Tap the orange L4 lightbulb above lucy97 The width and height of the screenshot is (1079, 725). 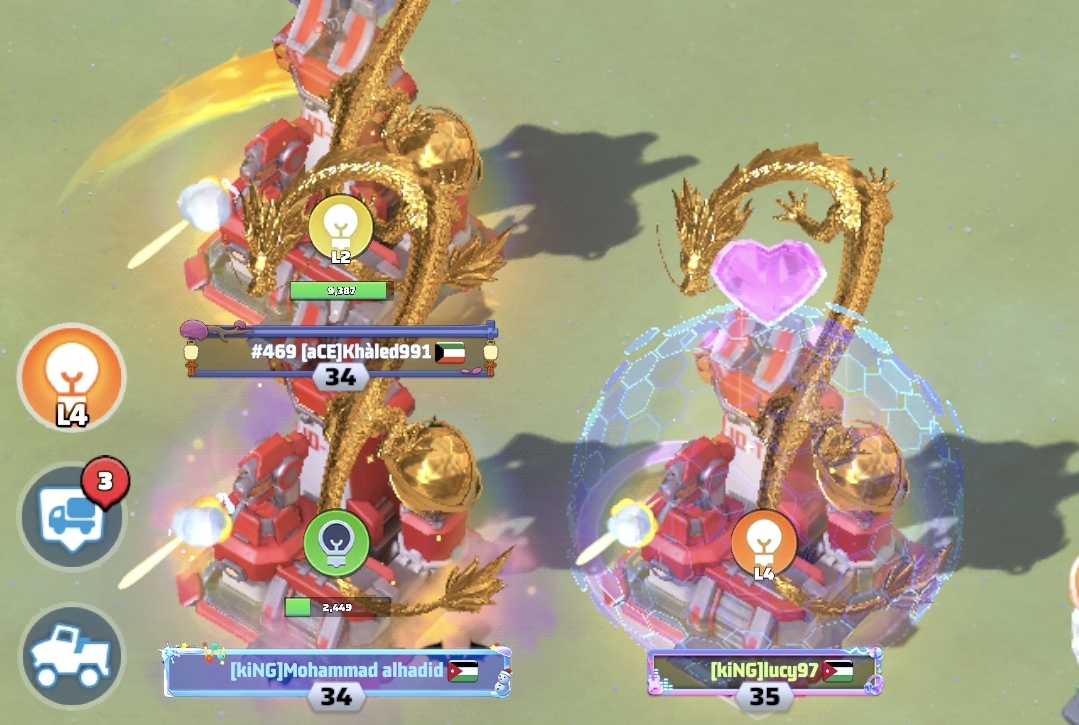(764, 543)
